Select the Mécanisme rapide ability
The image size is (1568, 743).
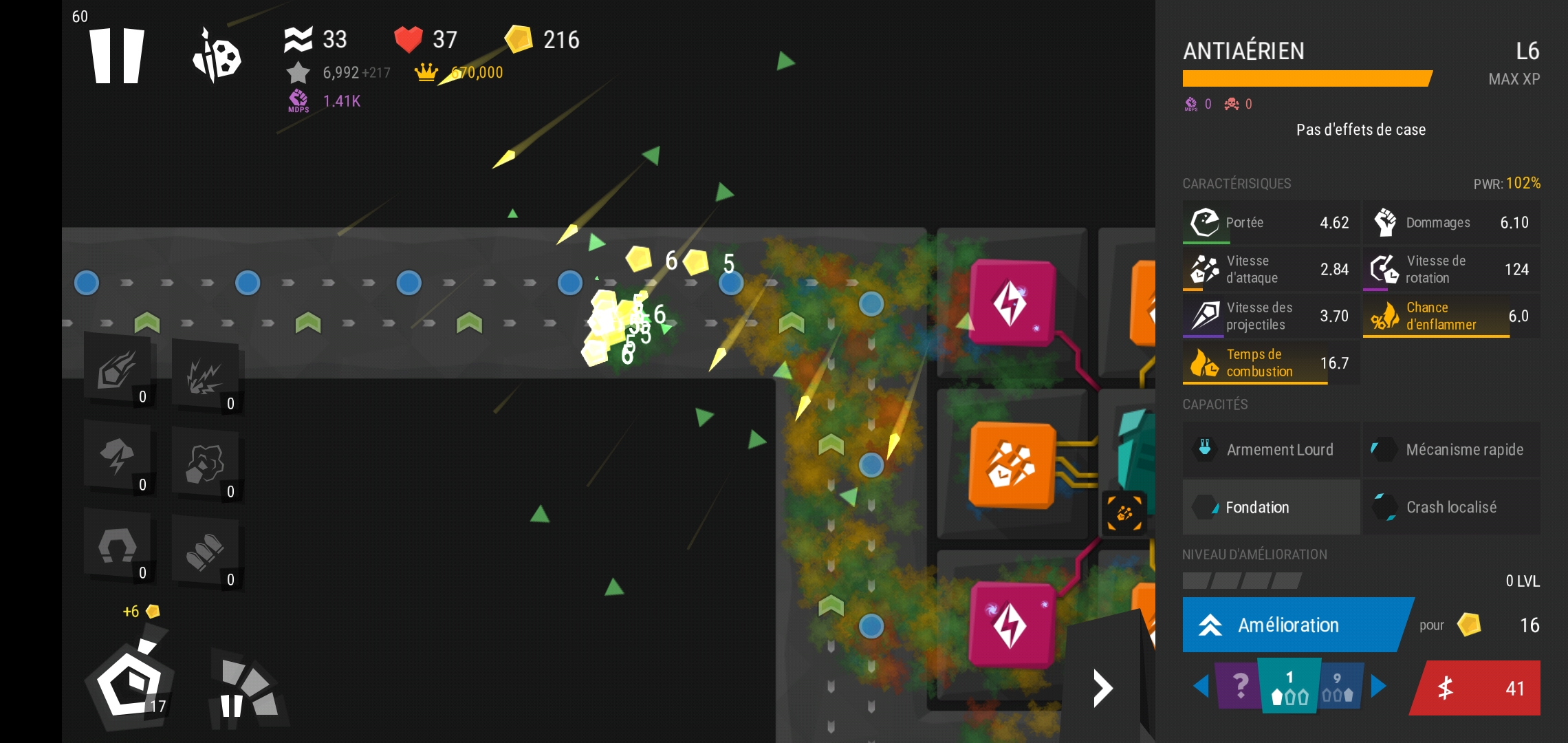click(x=1451, y=450)
